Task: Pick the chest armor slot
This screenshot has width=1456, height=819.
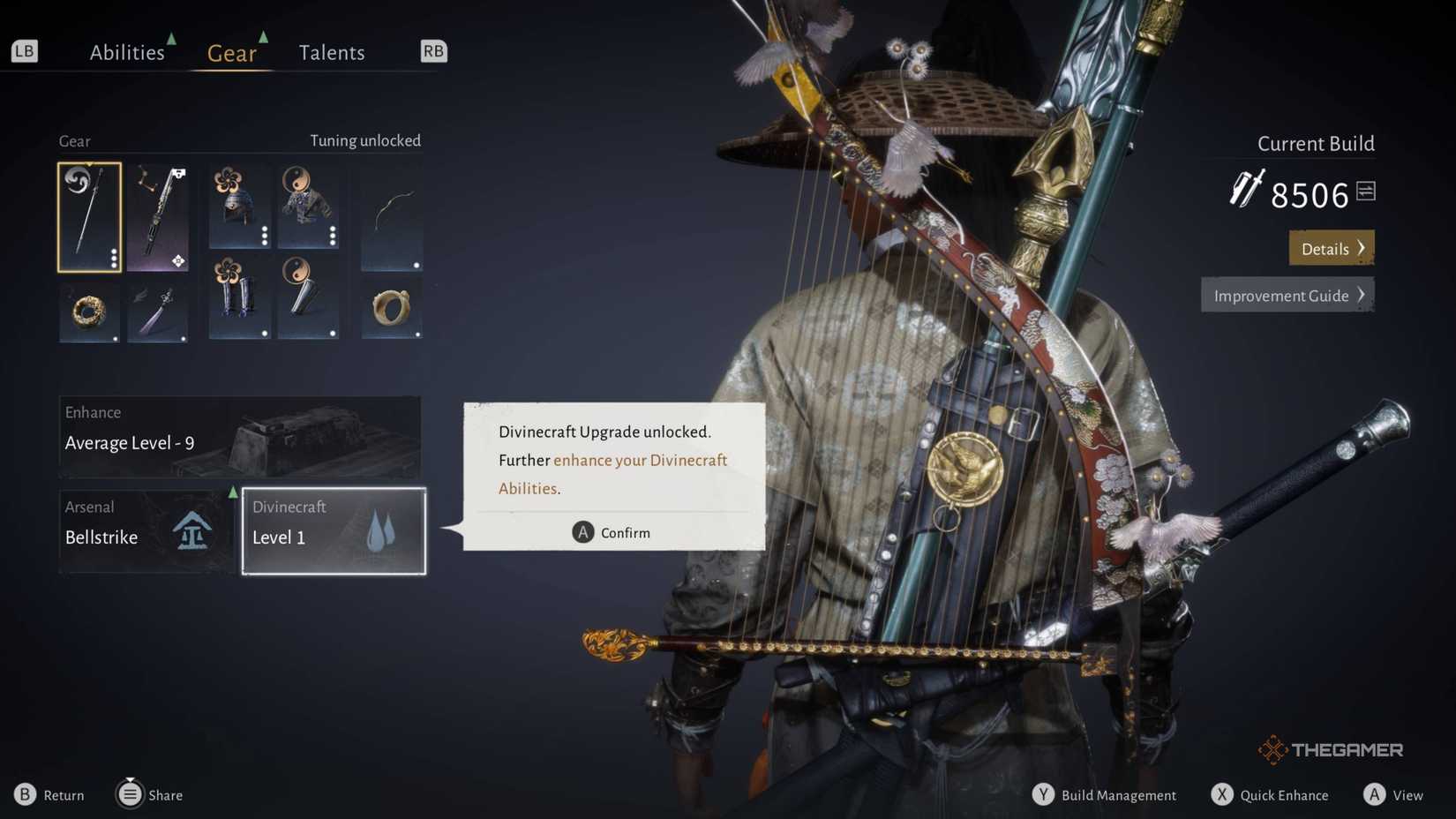Action: click(x=308, y=207)
